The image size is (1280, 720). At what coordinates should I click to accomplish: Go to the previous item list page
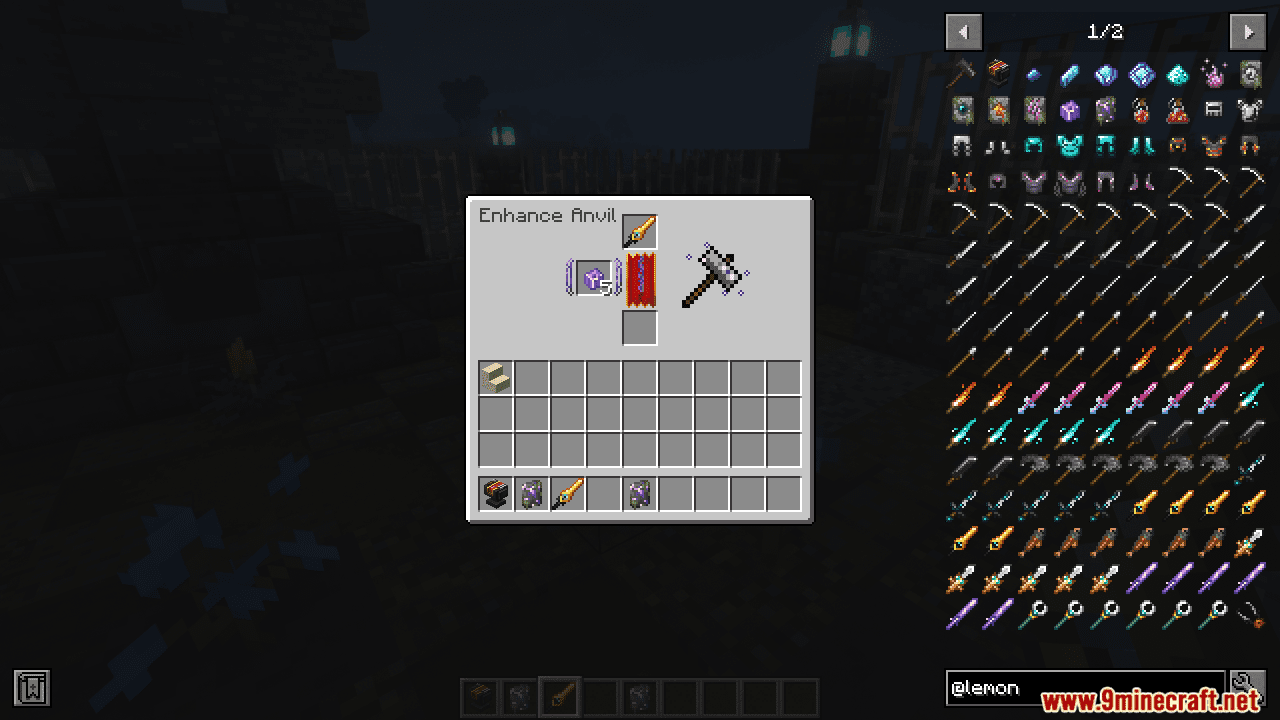pyautogui.click(x=963, y=32)
